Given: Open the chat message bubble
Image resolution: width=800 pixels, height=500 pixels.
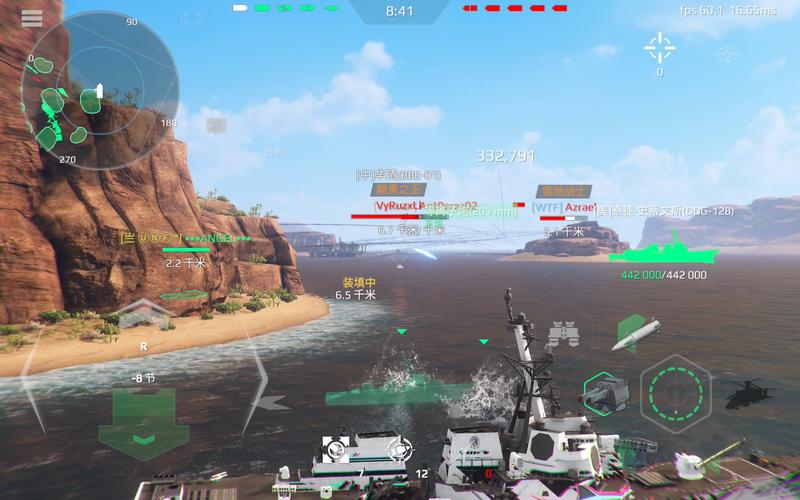Looking at the screenshot, I should tap(216, 125).
